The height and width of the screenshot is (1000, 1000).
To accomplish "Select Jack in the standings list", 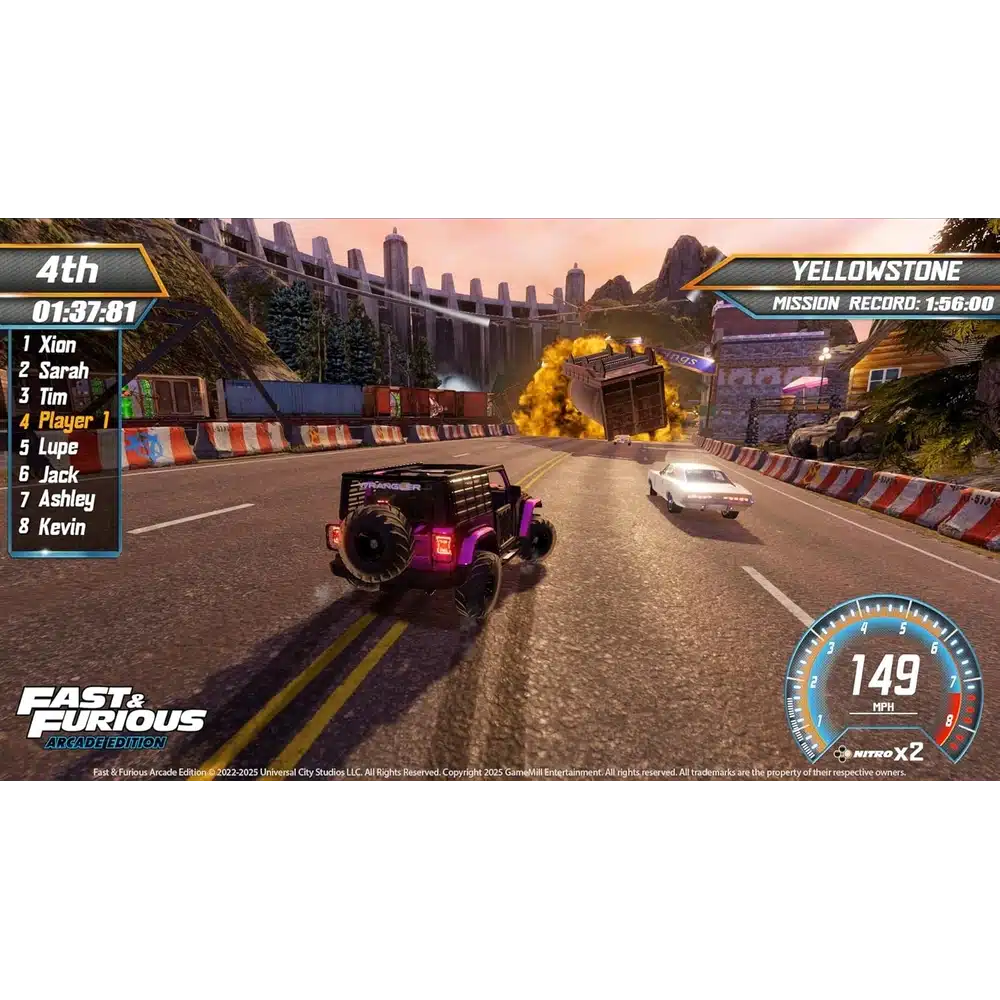I will [x=58, y=474].
